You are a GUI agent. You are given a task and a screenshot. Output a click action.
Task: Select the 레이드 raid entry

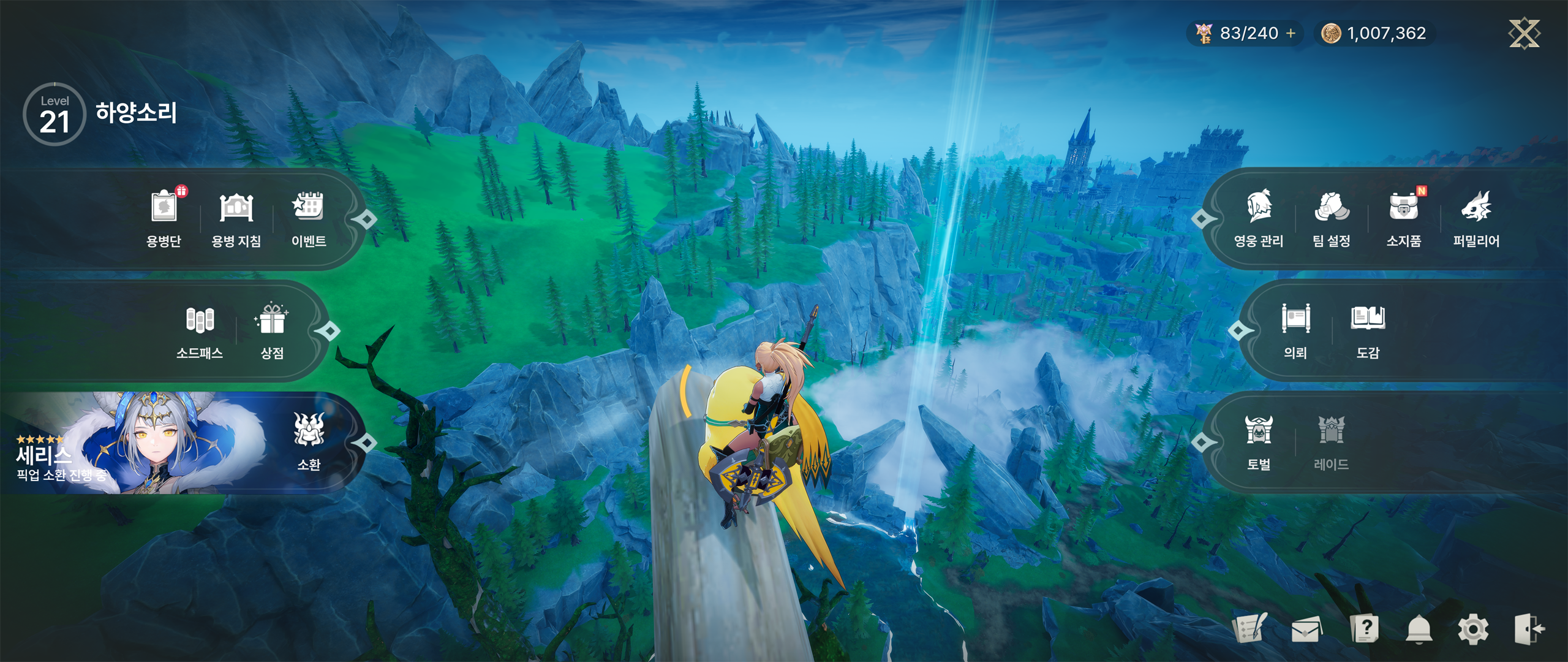point(1331,441)
